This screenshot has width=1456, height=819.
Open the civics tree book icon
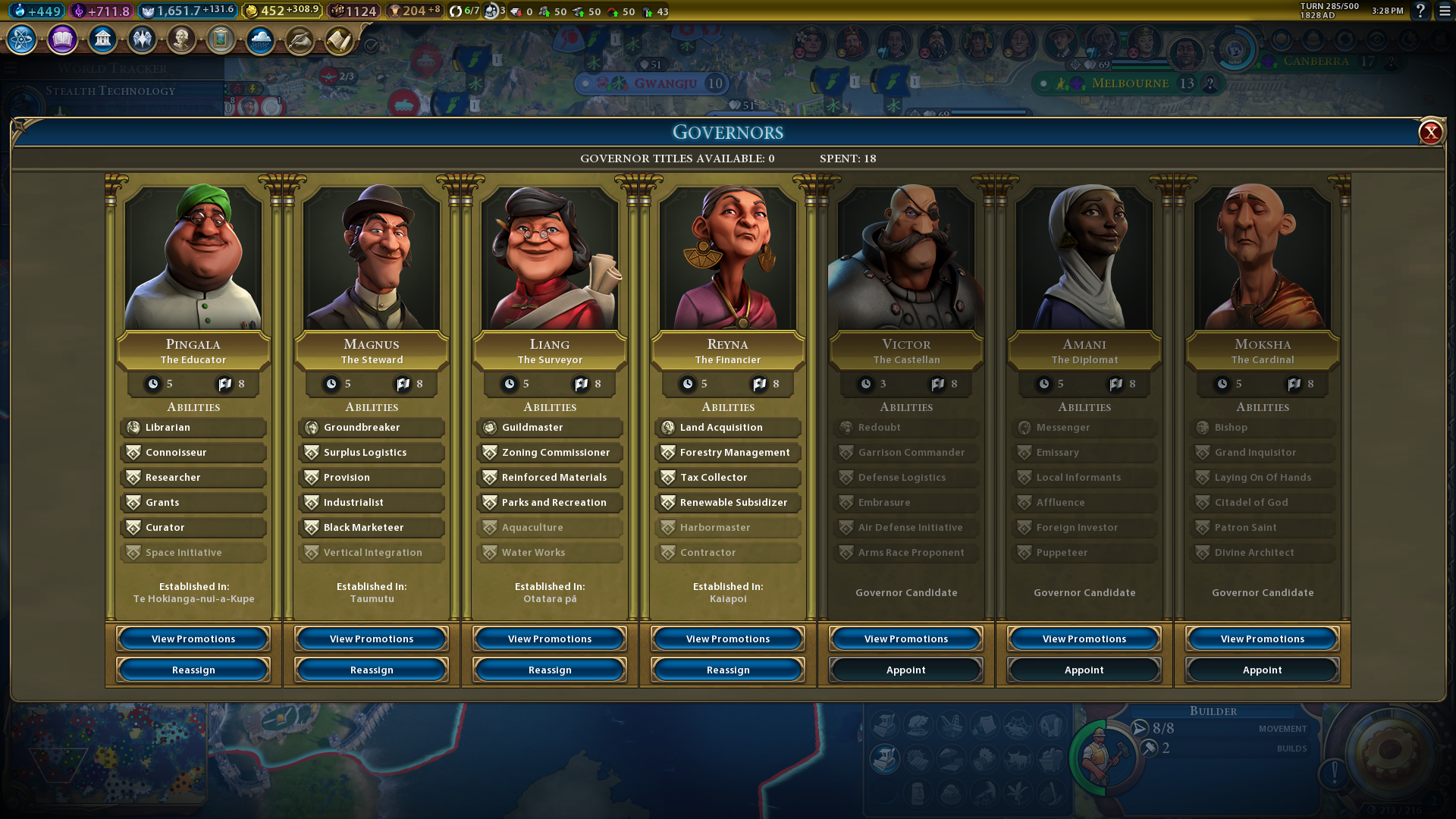(x=62, y=39)
